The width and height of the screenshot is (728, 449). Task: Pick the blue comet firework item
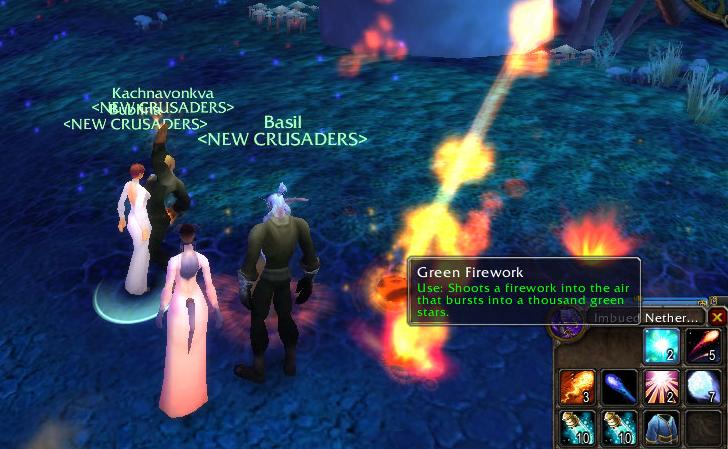(x=621, y=386)
